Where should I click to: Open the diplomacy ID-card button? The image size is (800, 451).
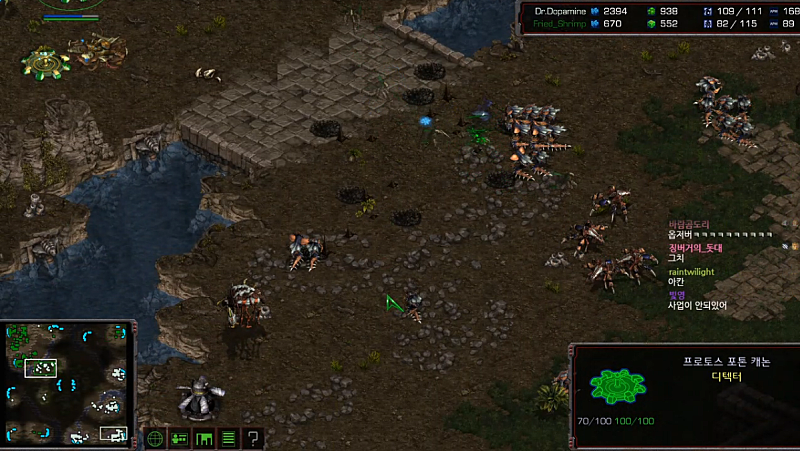[x=180, y=438]
